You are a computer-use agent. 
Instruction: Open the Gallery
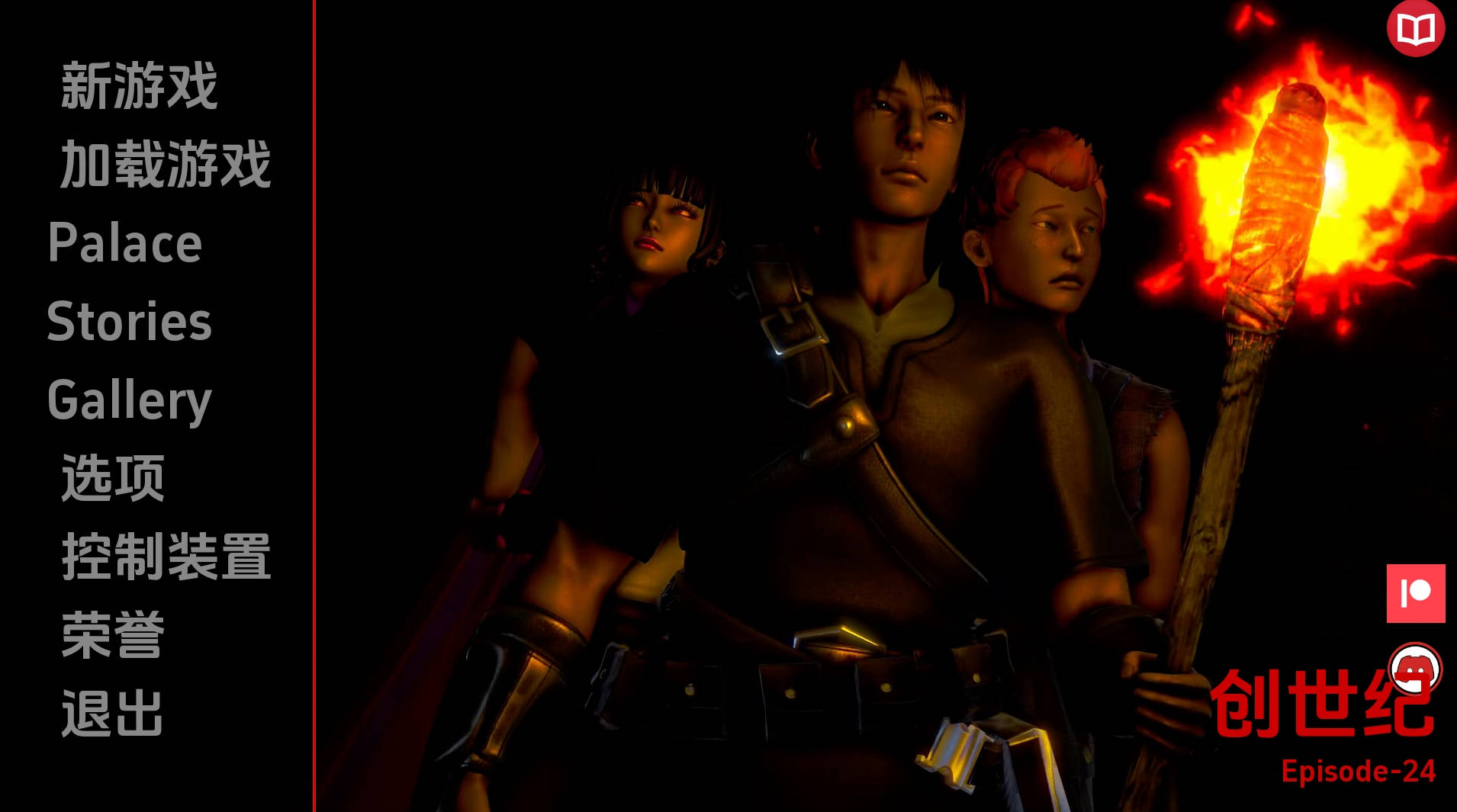click(x=130, y=400)
